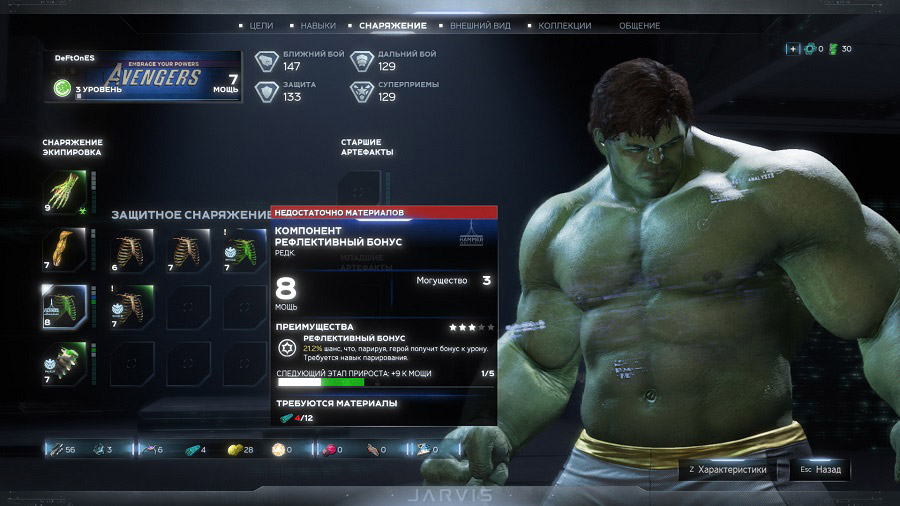Viewport: 900px width, 506px height.
Task: Choose the highlighted power 8 ribcage slot
Action: tap(61, 305)
